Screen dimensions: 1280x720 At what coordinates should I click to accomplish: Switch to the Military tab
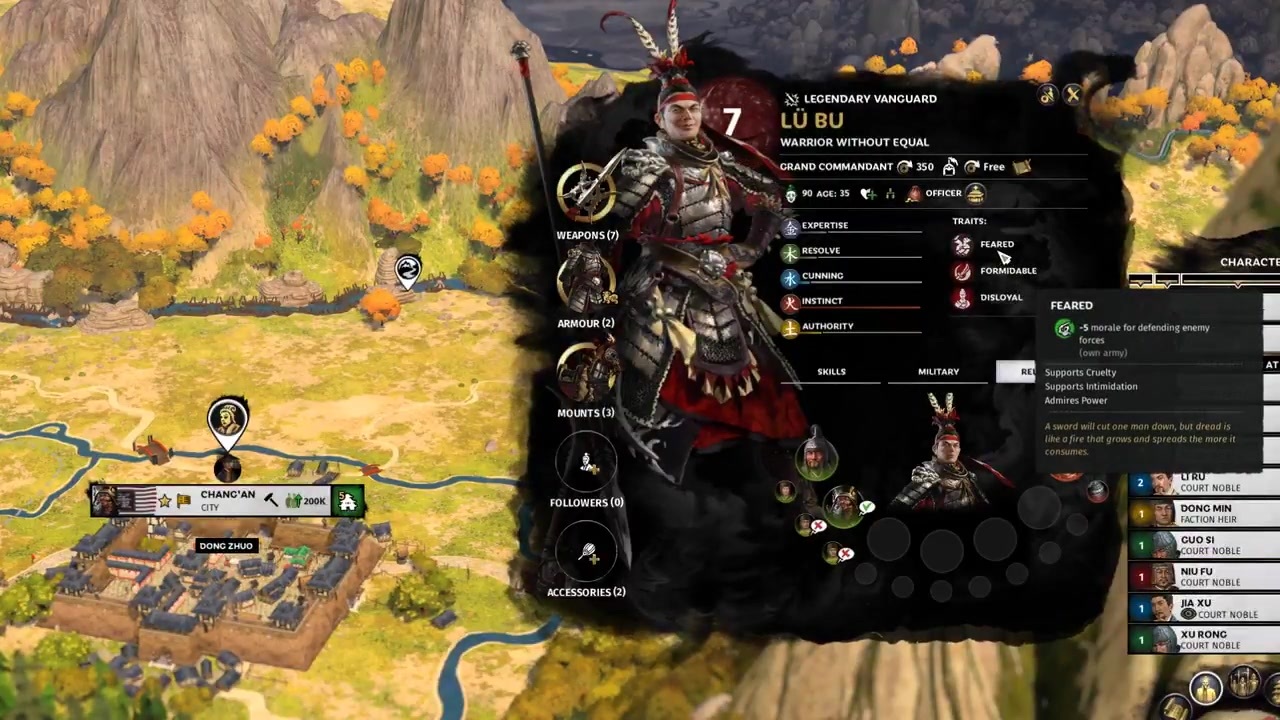point(938,372)
